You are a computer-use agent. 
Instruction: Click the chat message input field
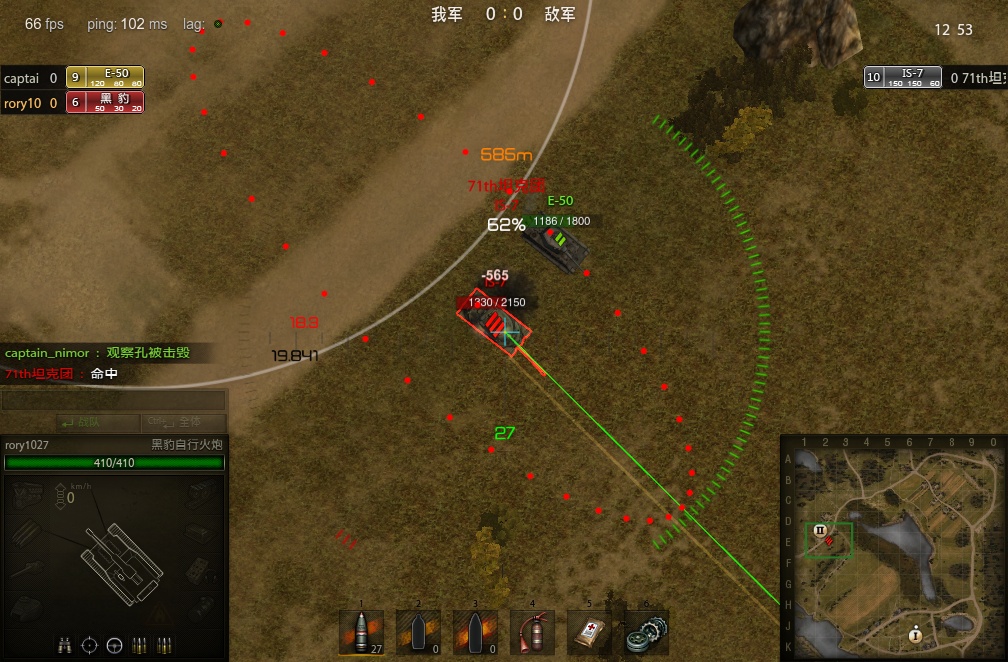113,401
